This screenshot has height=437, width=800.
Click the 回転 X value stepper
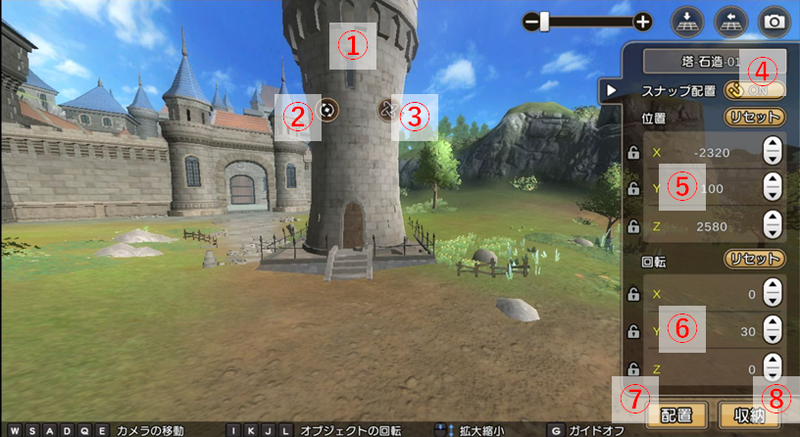[771, 295]
